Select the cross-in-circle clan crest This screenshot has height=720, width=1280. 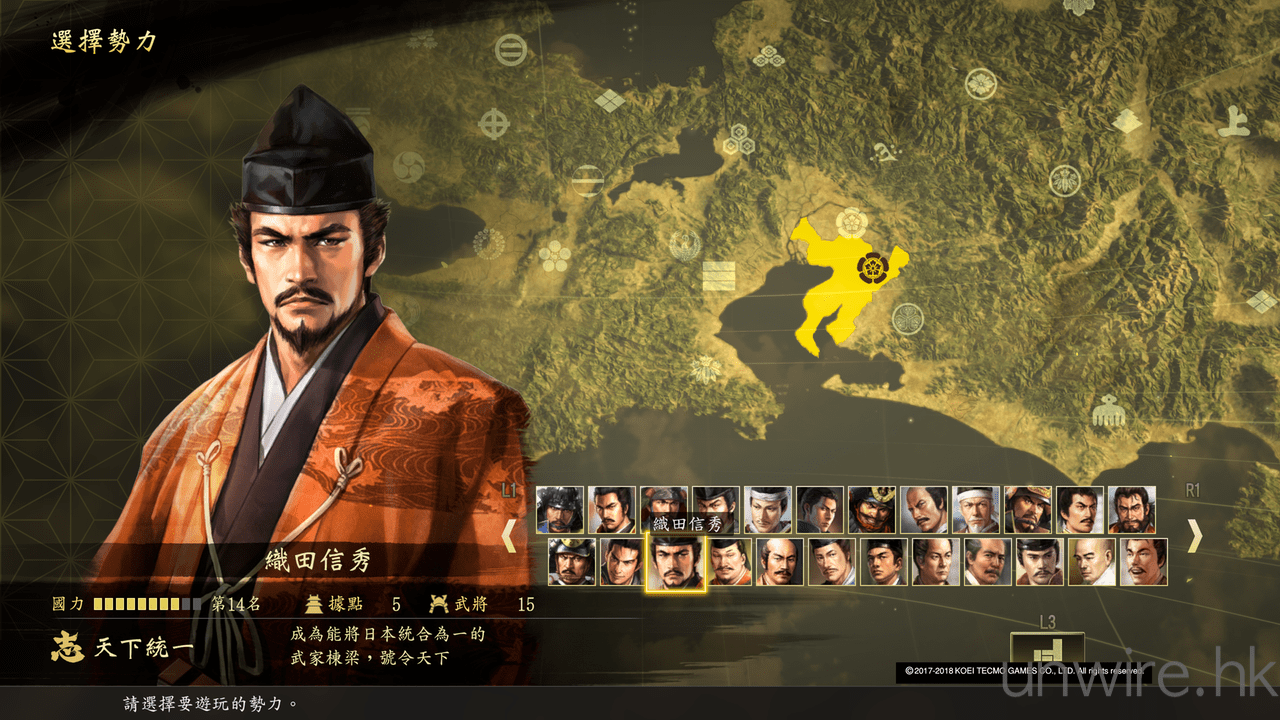point(494,124)
